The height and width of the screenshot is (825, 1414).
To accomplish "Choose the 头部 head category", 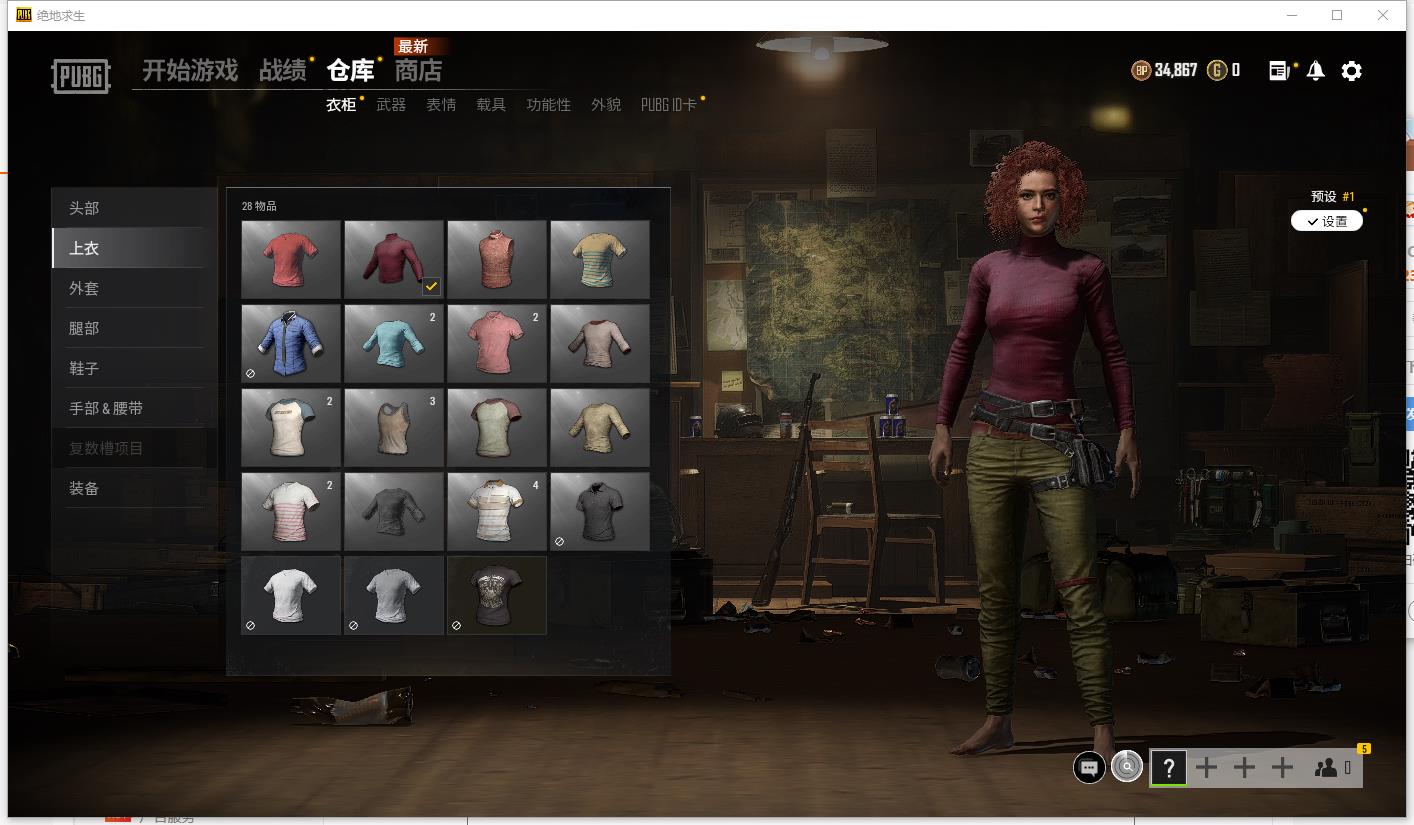I will click(x=84, y=208).
